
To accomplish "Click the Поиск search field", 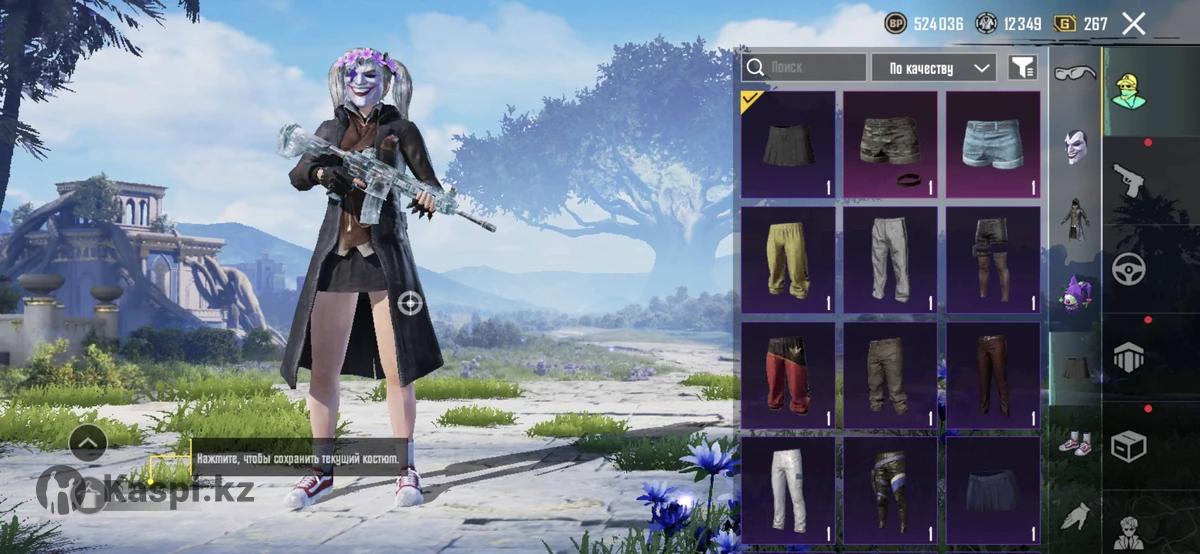I will (x=804, y=68).
